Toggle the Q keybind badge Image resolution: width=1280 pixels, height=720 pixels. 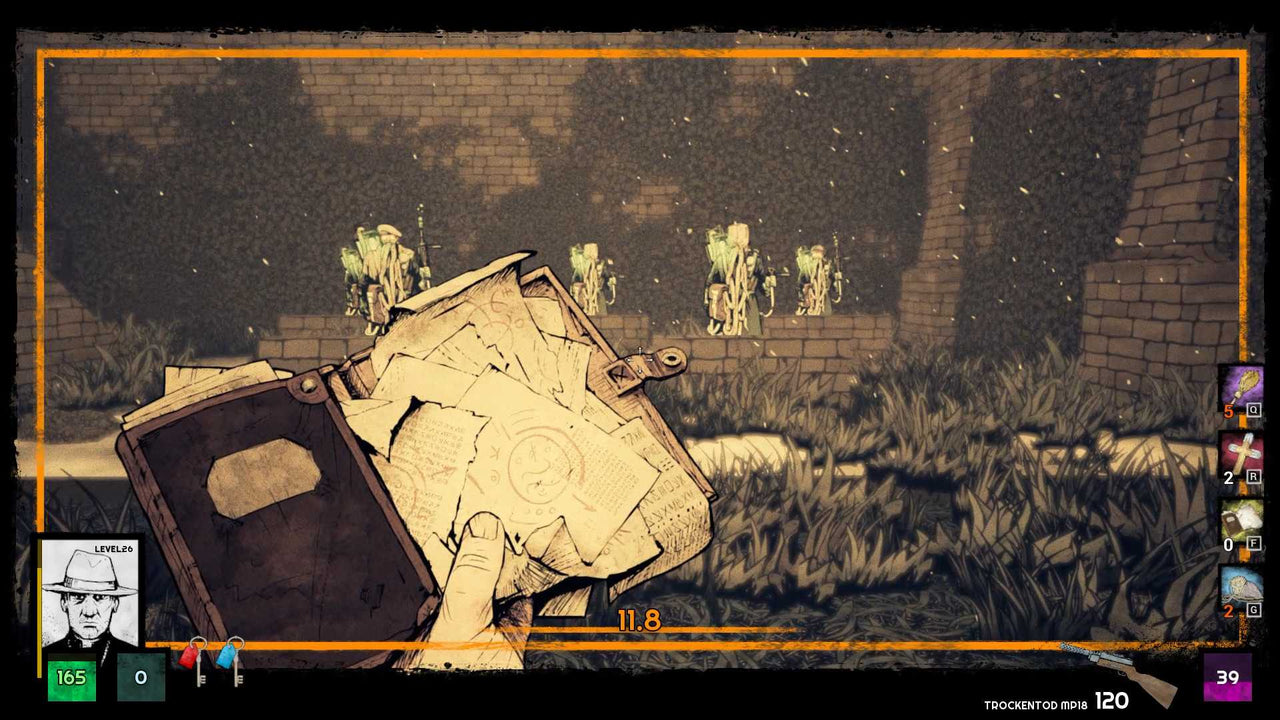point(1254,408)
